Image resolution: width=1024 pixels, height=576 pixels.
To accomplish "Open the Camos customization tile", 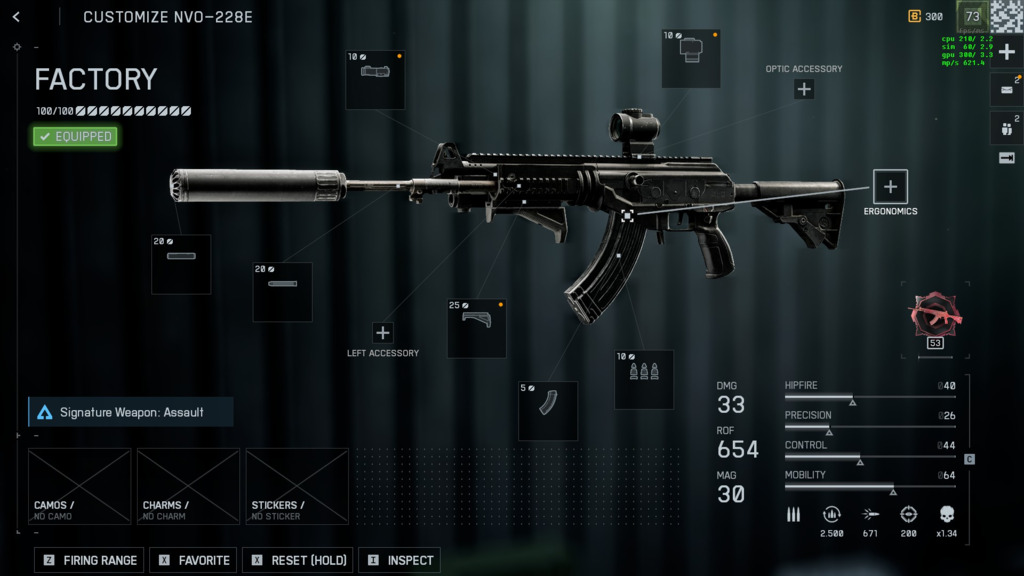I will tap(80, 486).
